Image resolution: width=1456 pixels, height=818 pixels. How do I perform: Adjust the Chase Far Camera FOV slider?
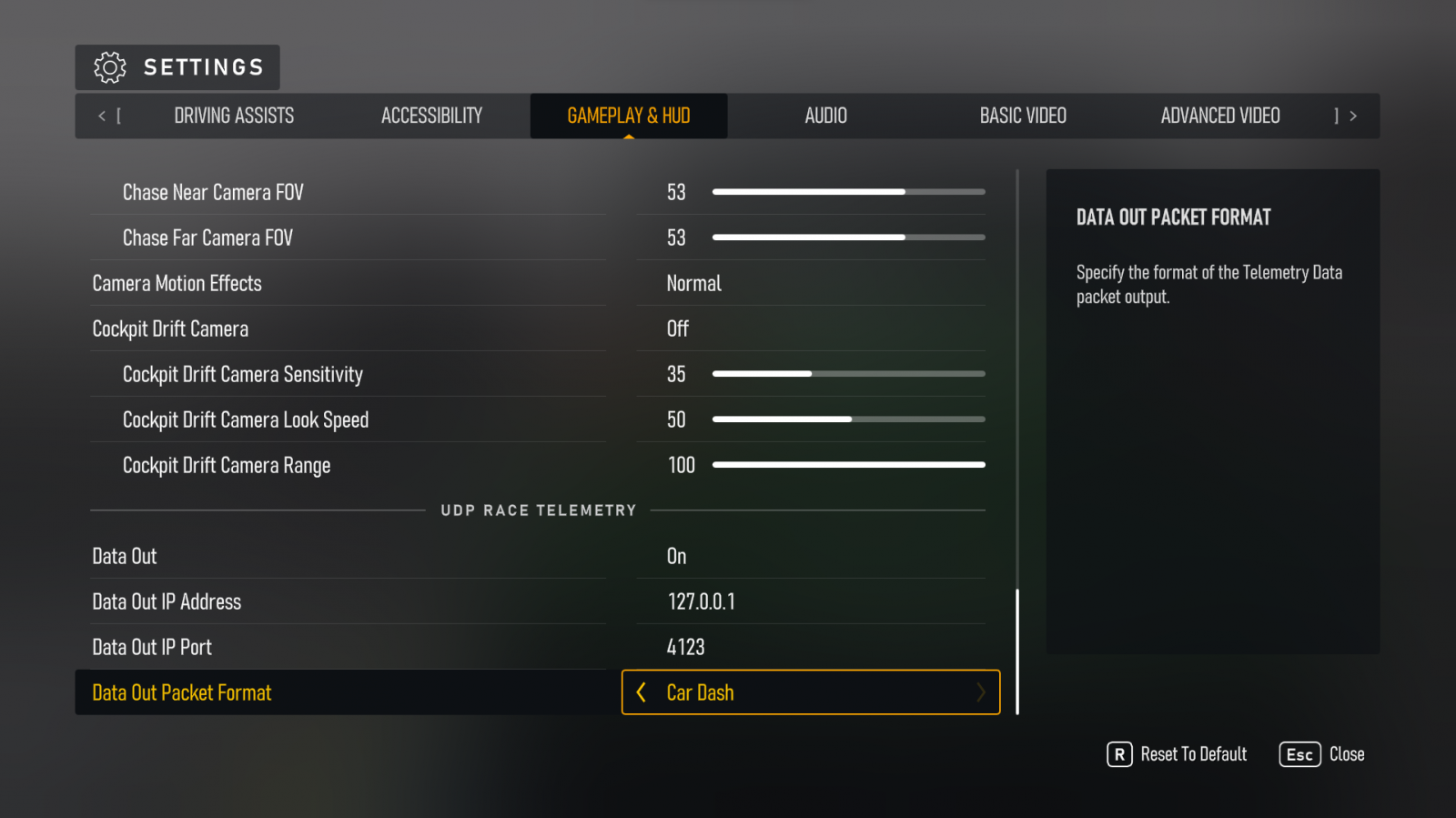click(848, 237)
